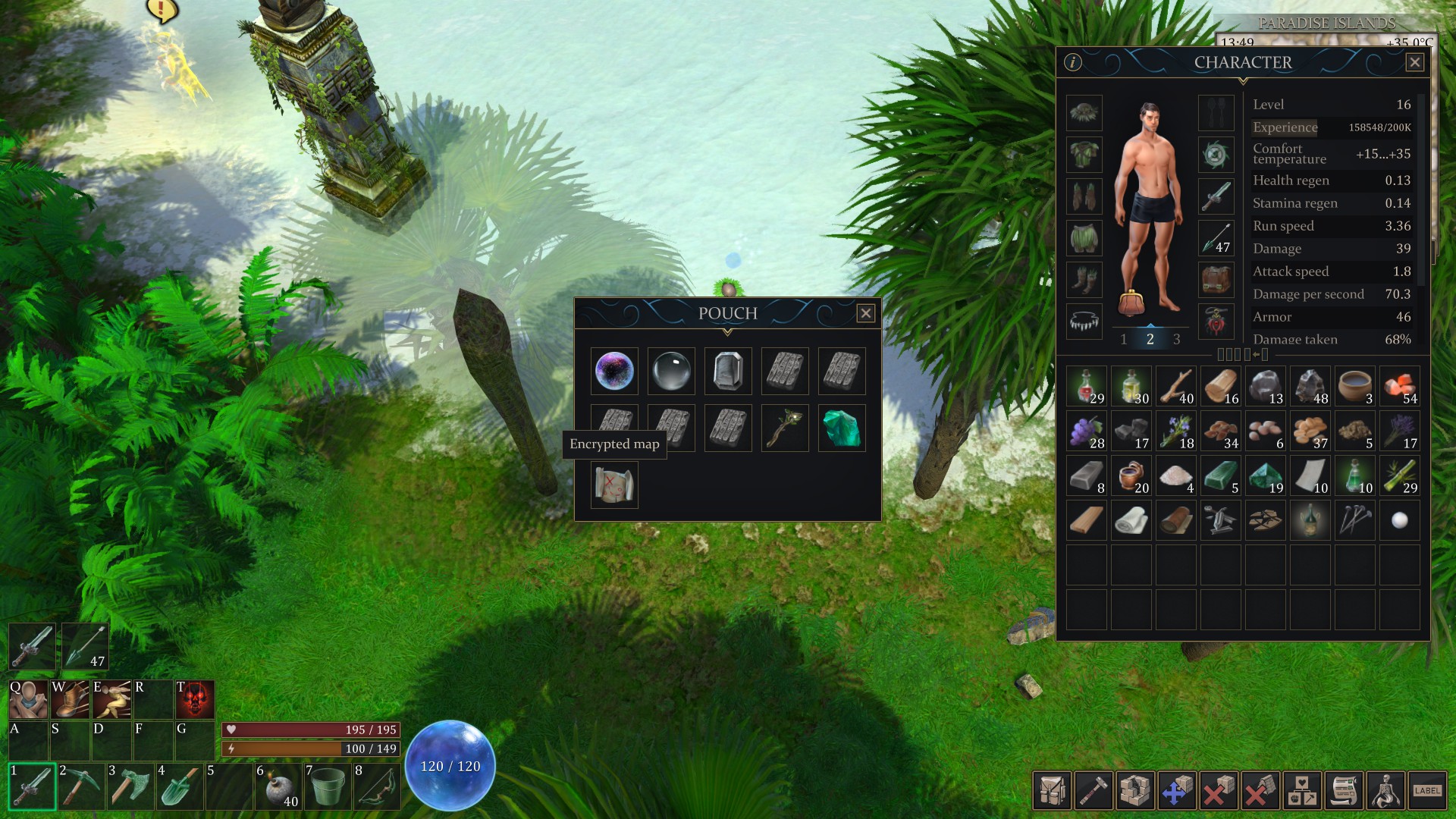This screenshot has height=819, width=1456.
Task: Equip the bow from hotbar slot 8
Action: (376, 786)
